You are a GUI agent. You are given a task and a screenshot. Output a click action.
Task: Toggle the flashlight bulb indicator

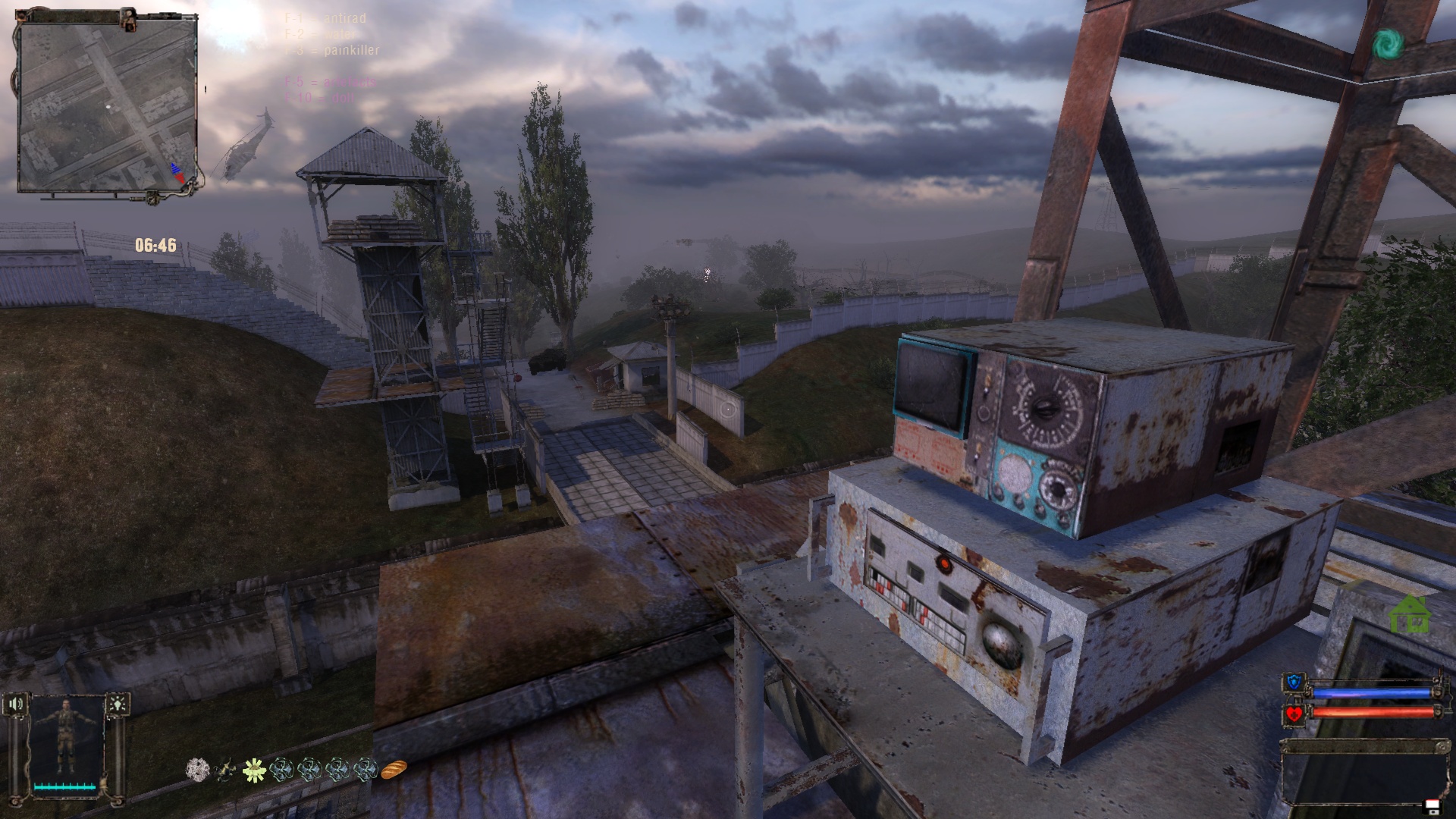(118, 704)
